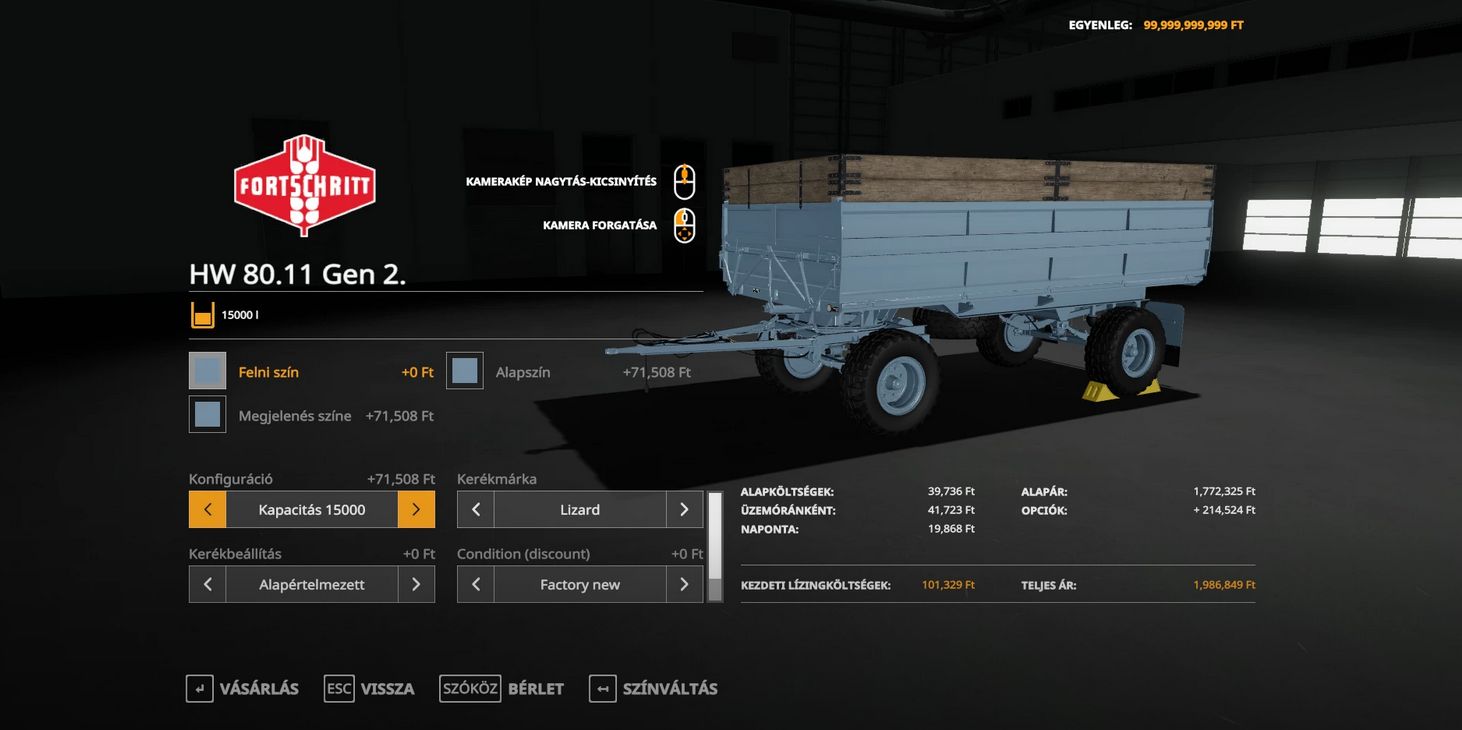
Task: Activate the Színváltás color change option
Action: (654, 688)
